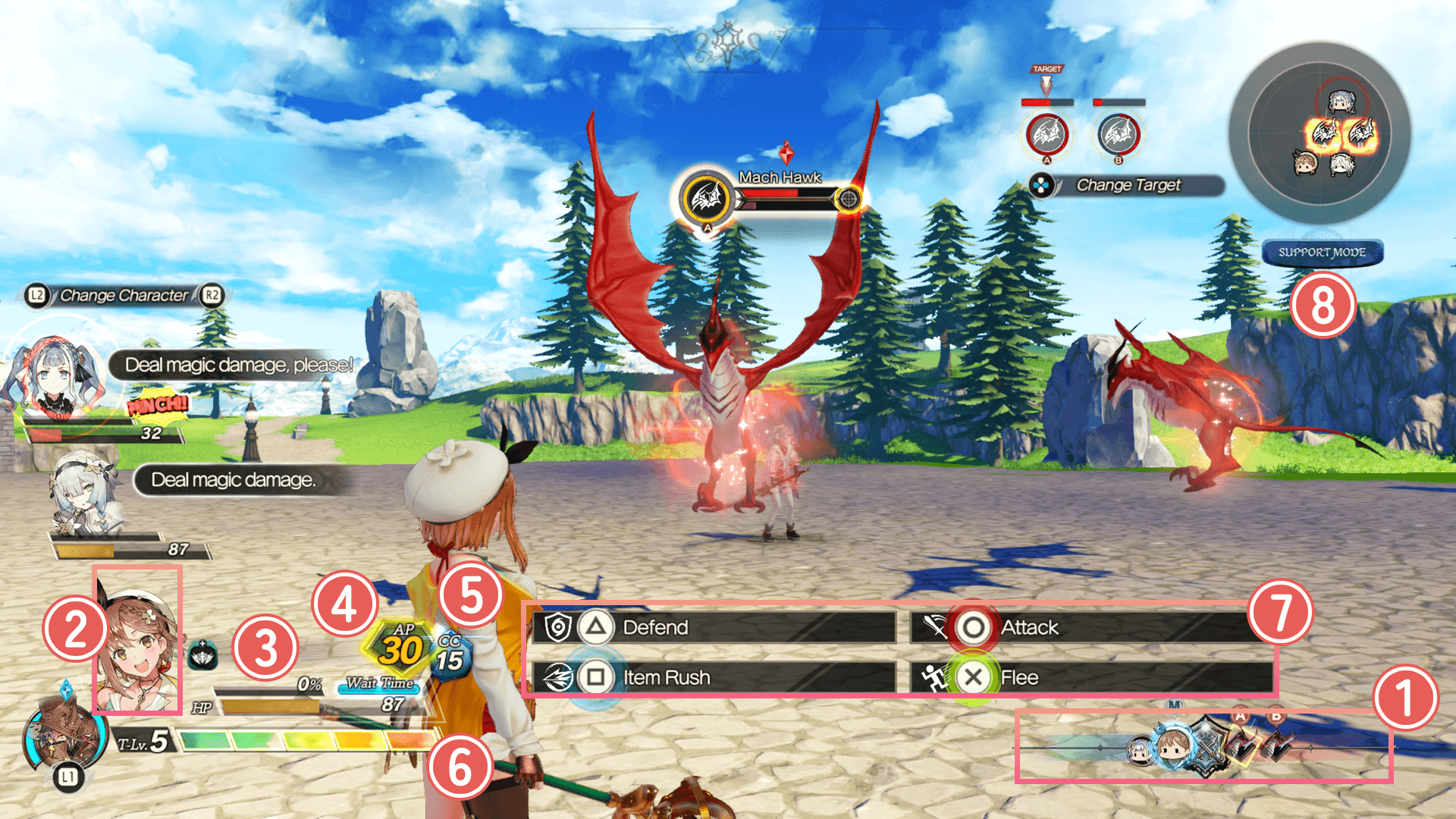The width and height of the screenshot is (1456, 819).
Task: Click the Change Character label
Action: click(124, 295)
